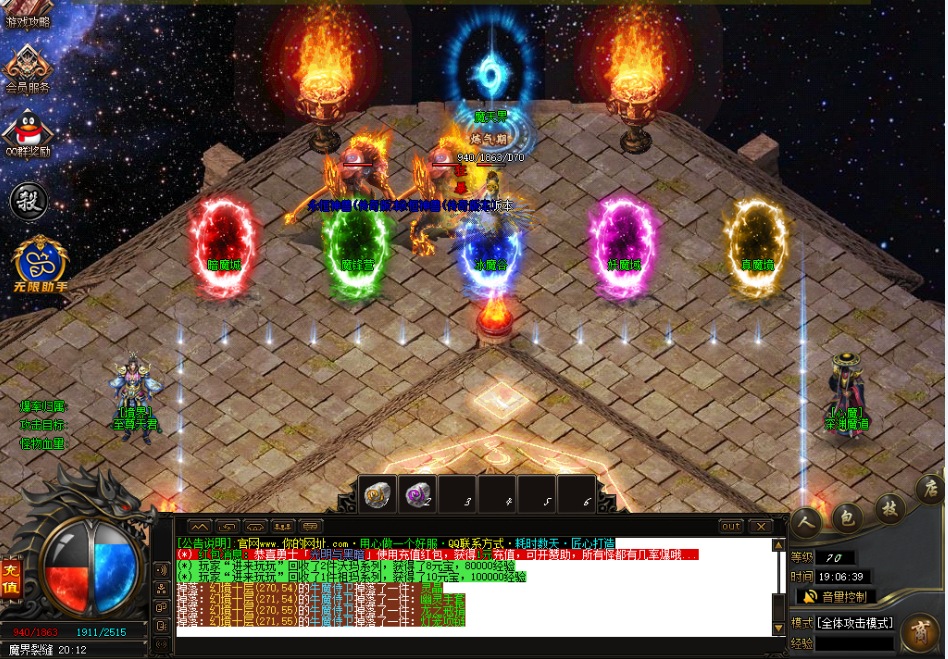Screen dimensions: 948x659
Task: Click the chat panel 'out' button
Action: pos(731,526)
